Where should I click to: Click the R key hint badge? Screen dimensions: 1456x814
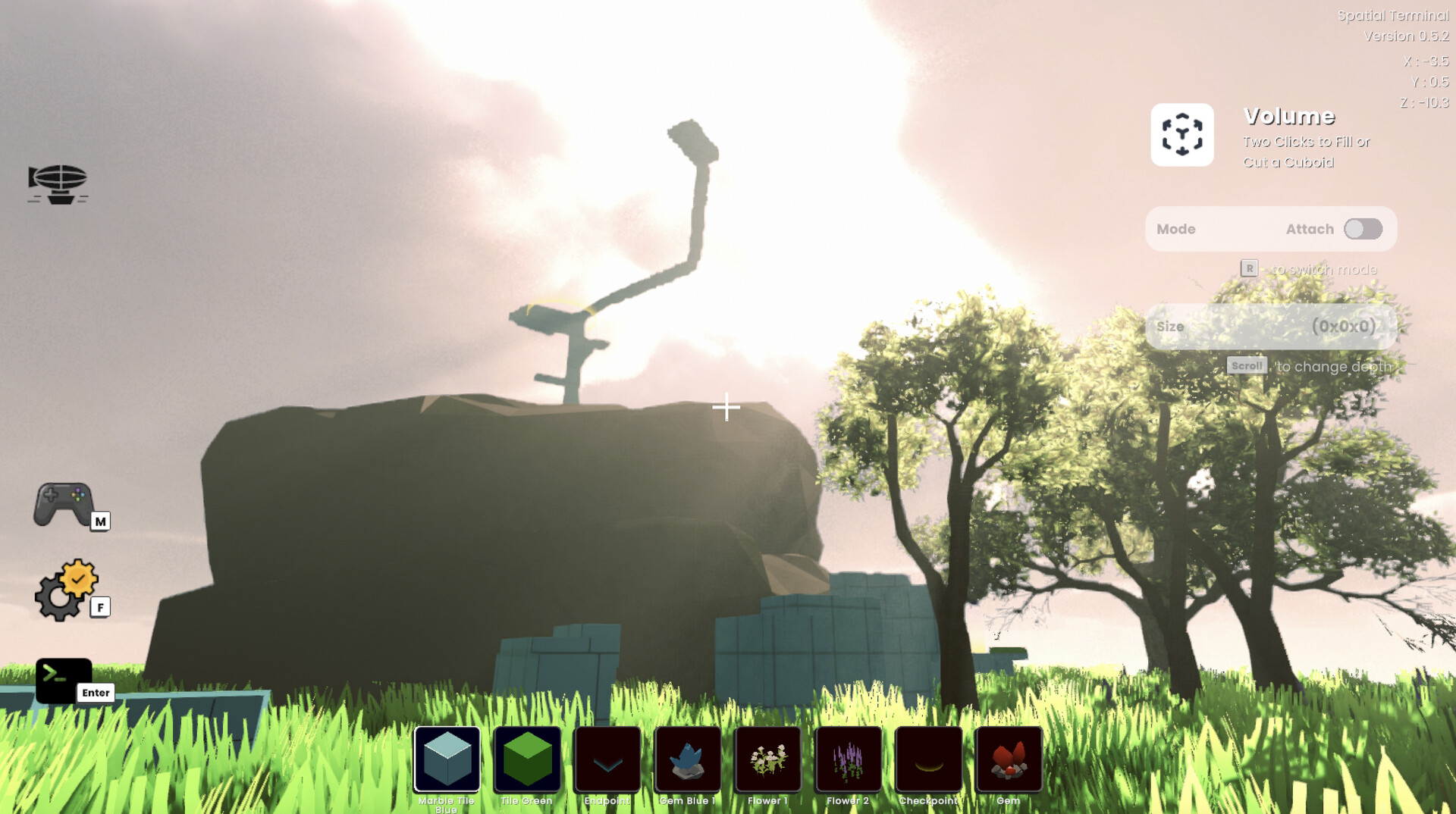point(1248,268)
